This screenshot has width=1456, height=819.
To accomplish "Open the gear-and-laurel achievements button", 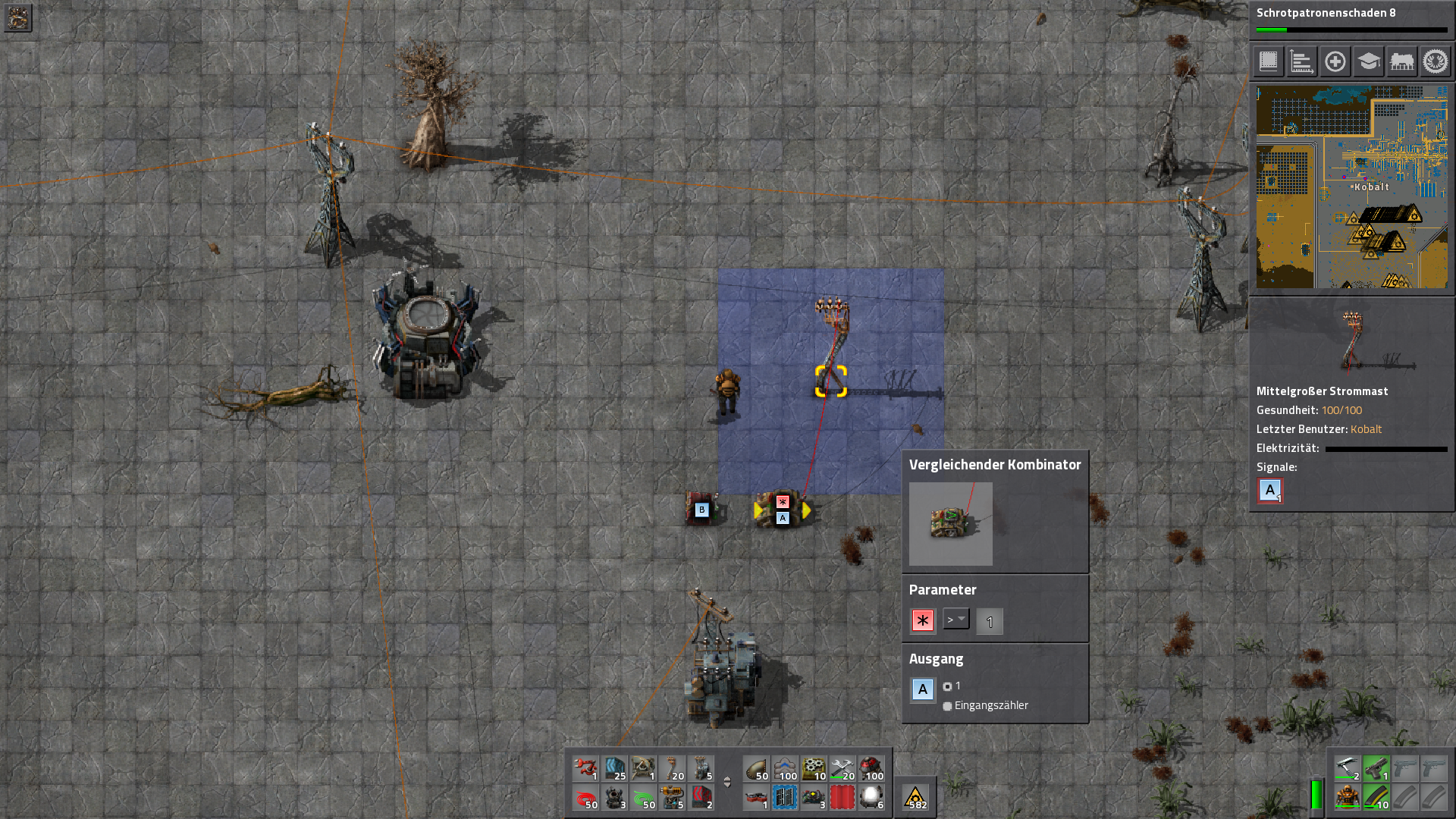I will 1436,61.
